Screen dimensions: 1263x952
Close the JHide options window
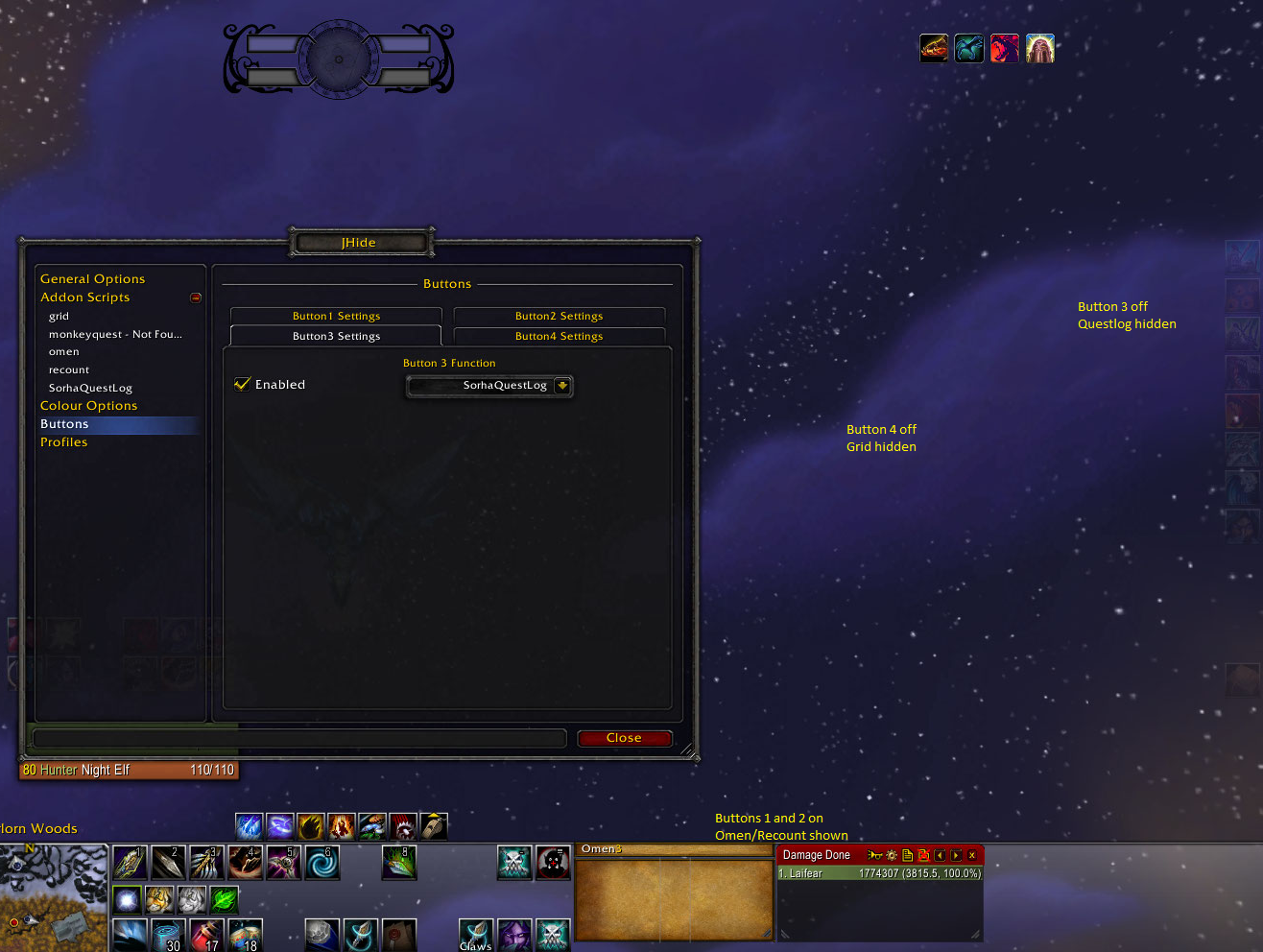pyautogui.click(x=624, y=738)
